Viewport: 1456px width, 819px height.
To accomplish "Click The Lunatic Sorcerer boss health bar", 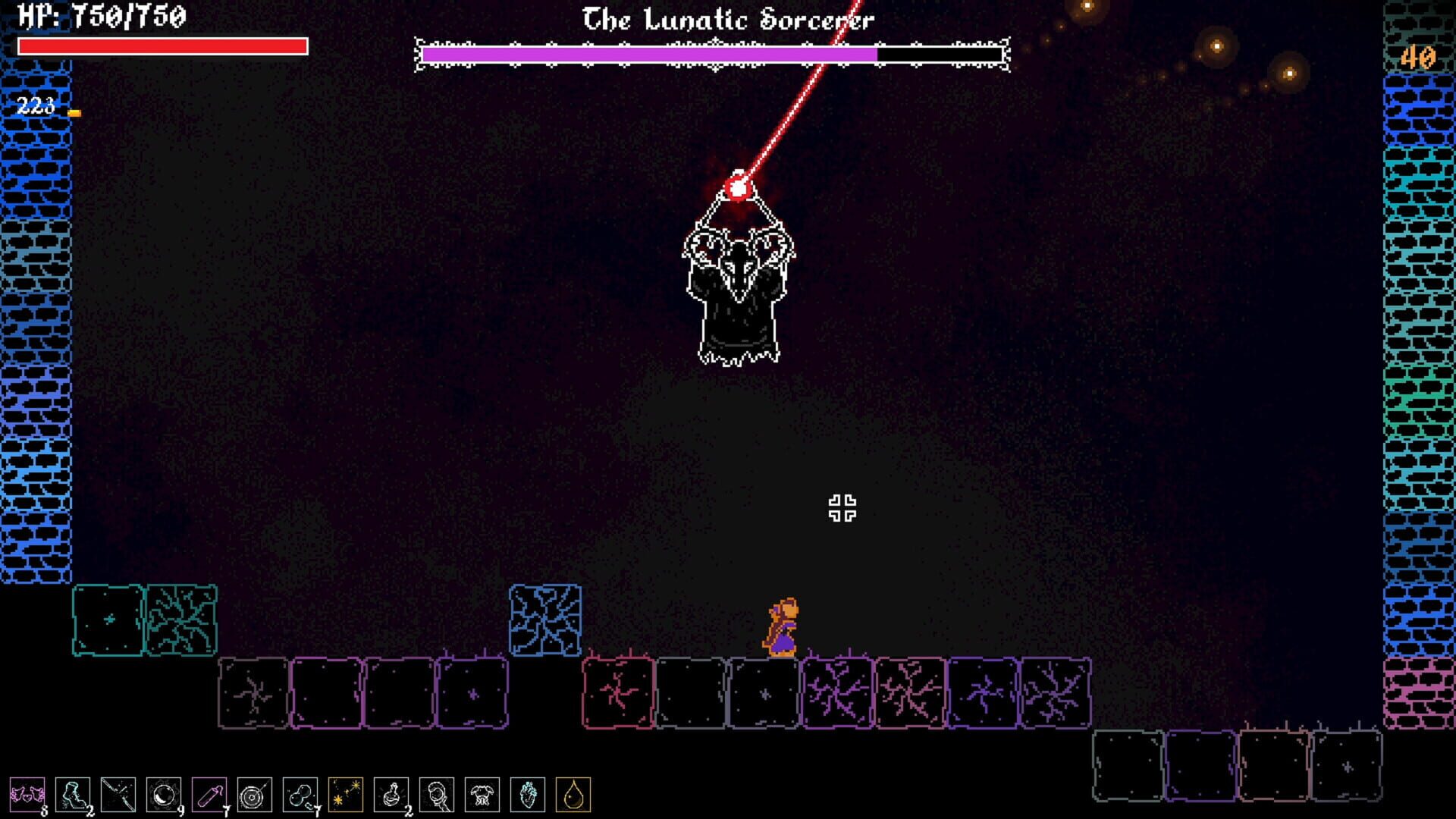I will (713, 55).
